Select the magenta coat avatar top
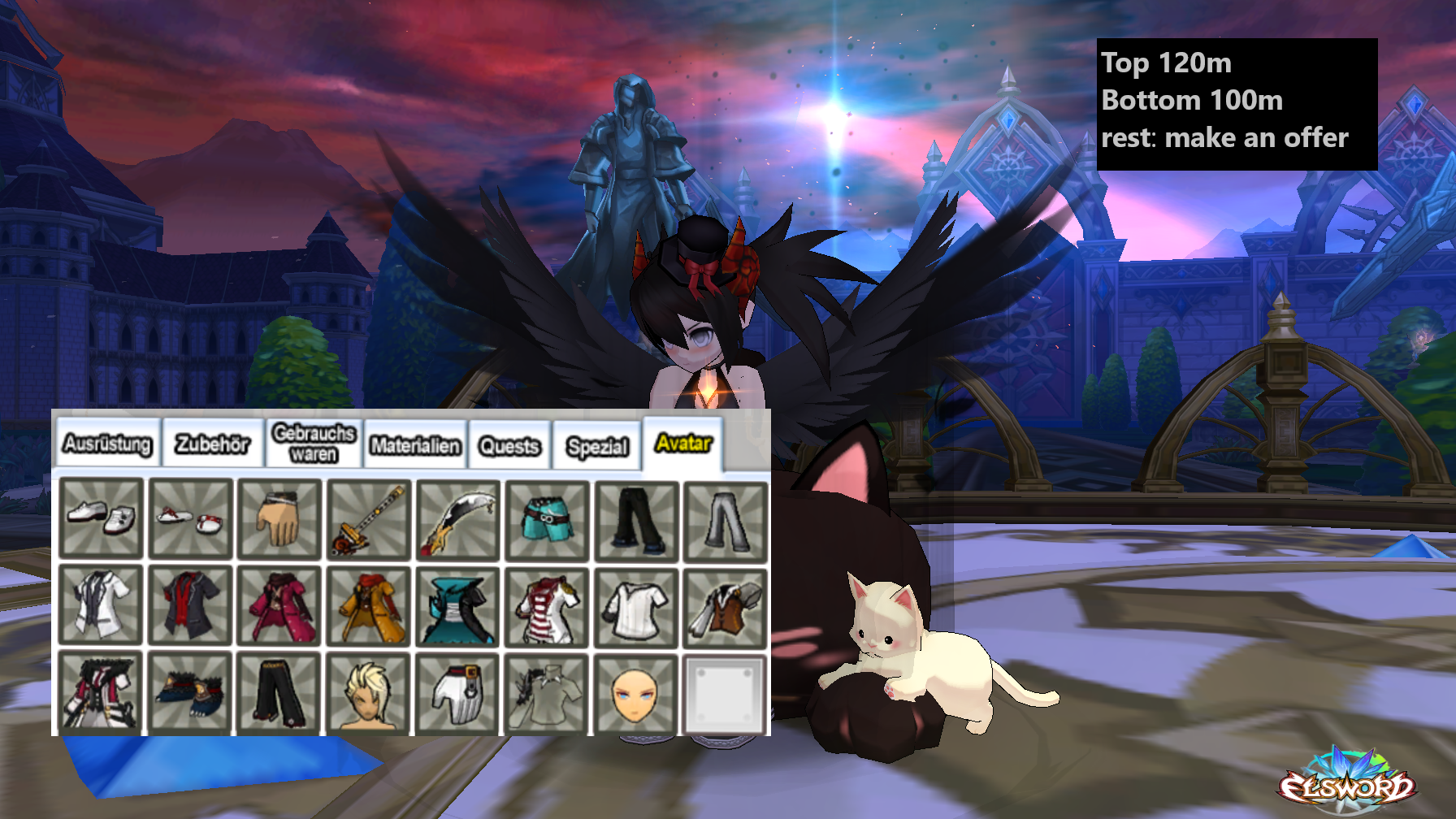Viewport: 1456px width, 819px height. coord(279,607)
